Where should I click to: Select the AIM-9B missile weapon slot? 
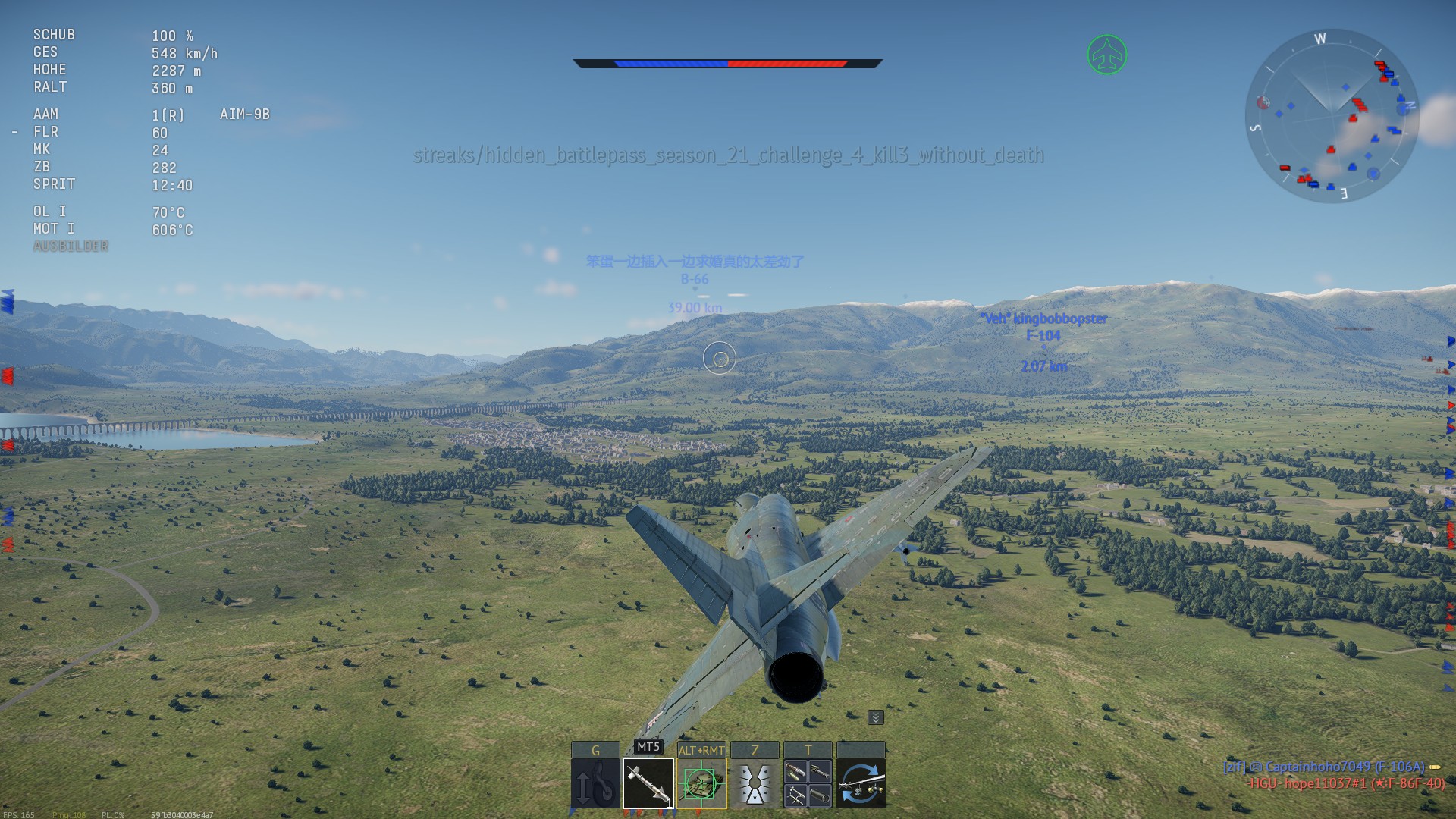point(648,783)
